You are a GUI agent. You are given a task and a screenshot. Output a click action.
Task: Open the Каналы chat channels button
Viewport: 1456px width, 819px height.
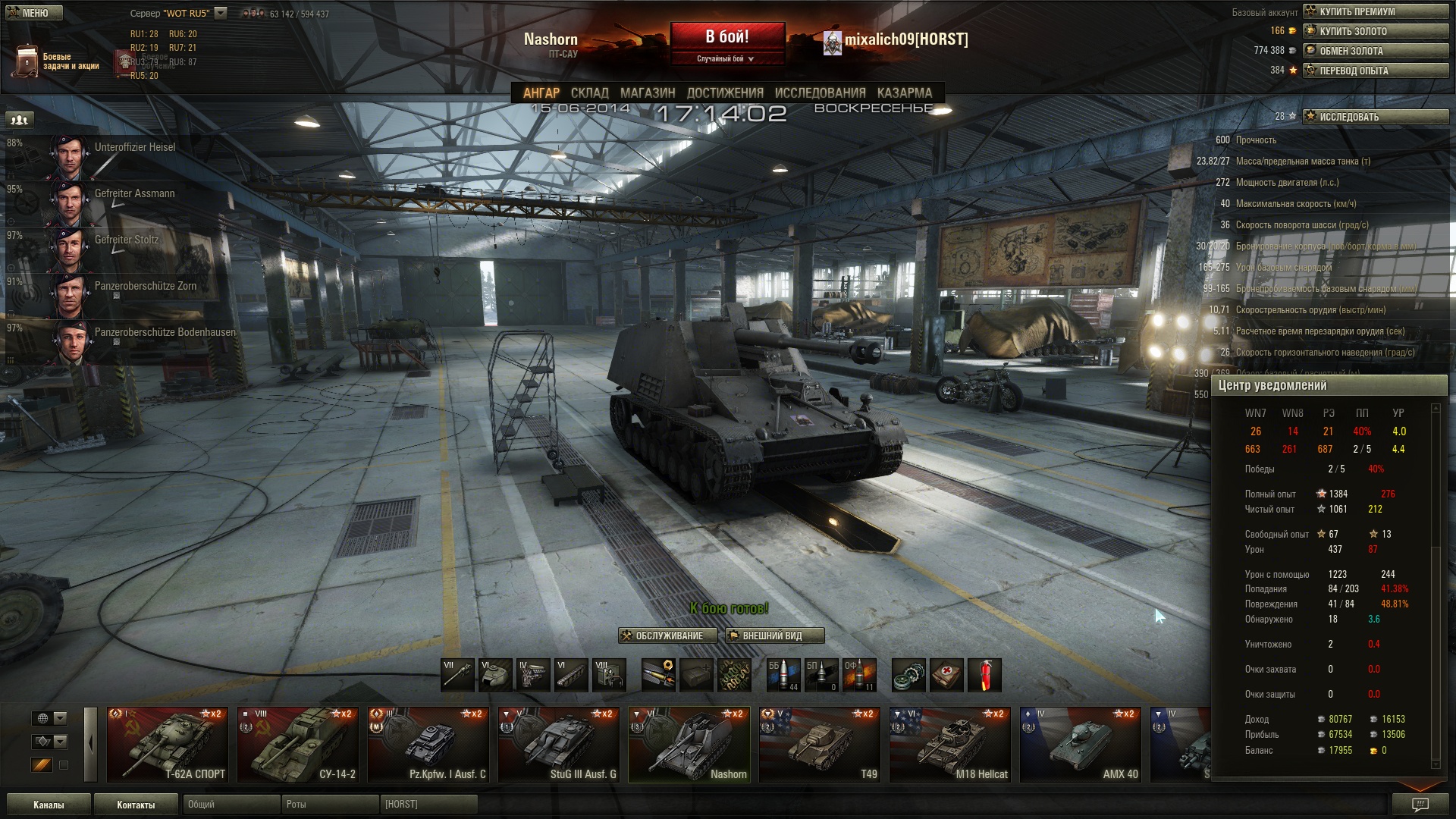pyautogui.click(x=49, y=805)
